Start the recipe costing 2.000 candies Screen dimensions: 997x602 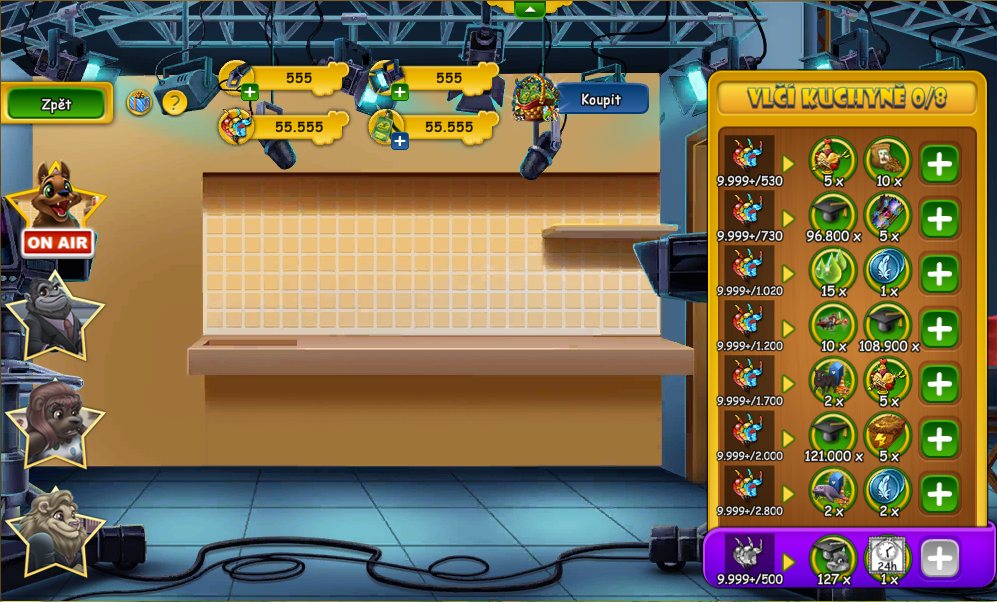click(939, 439)
